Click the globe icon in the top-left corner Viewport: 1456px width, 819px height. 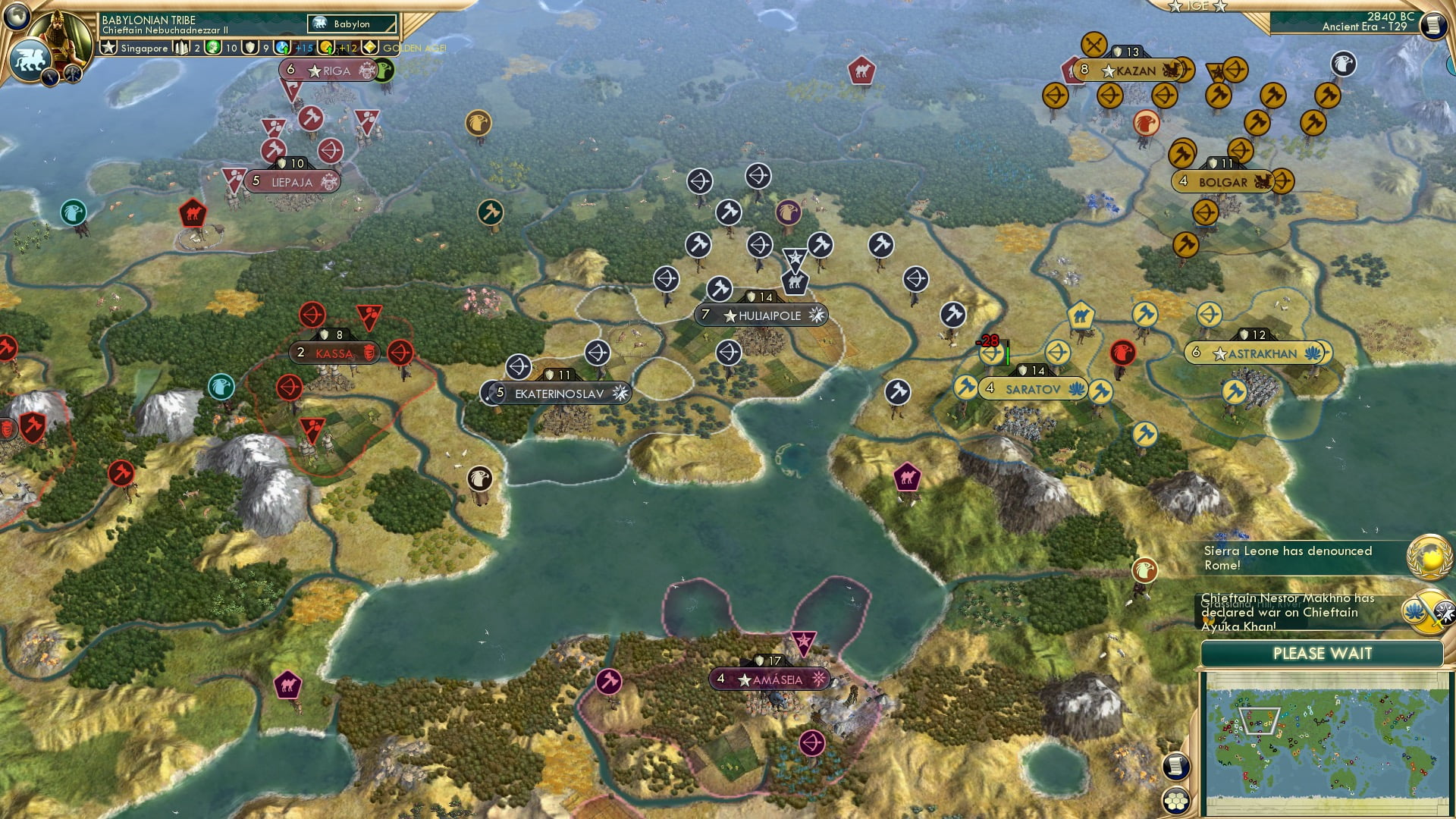coord(16,17)
